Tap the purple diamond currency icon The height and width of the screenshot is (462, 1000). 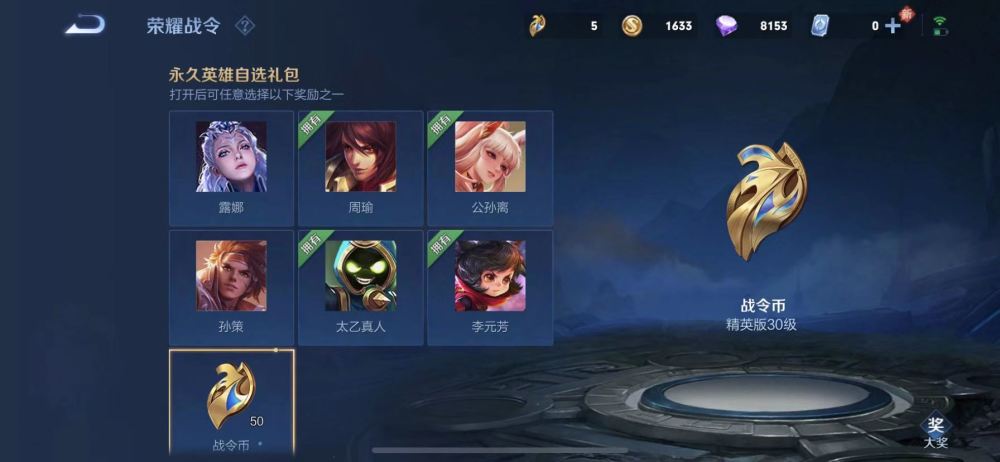(727, 25)
